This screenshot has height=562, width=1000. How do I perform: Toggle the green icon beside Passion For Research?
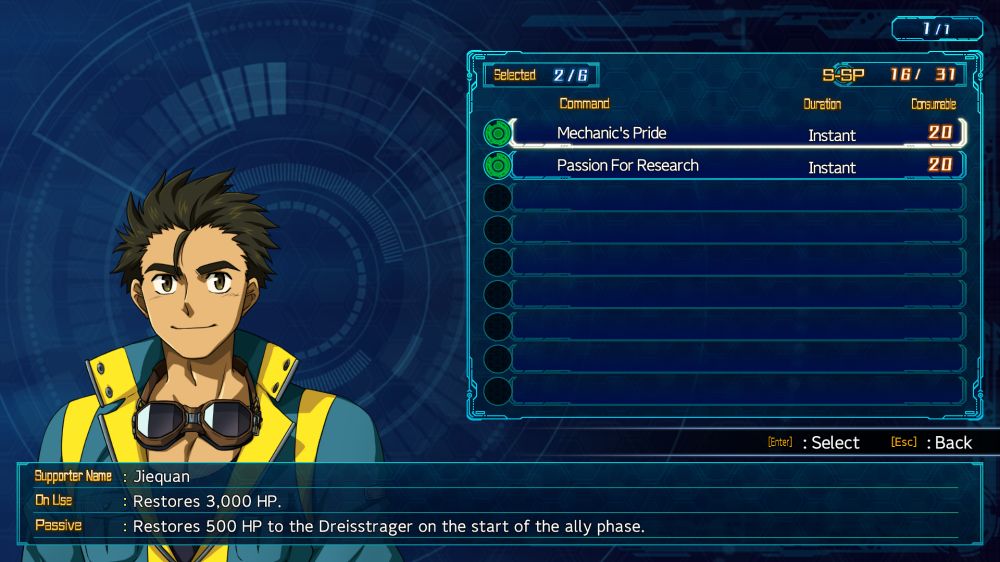[x=497, y=165]
